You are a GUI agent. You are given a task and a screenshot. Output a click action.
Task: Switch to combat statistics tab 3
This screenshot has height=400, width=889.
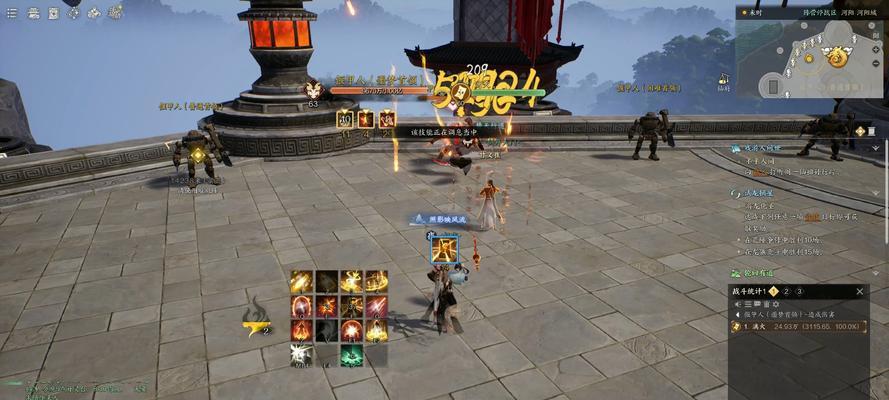tap(800, 291)
